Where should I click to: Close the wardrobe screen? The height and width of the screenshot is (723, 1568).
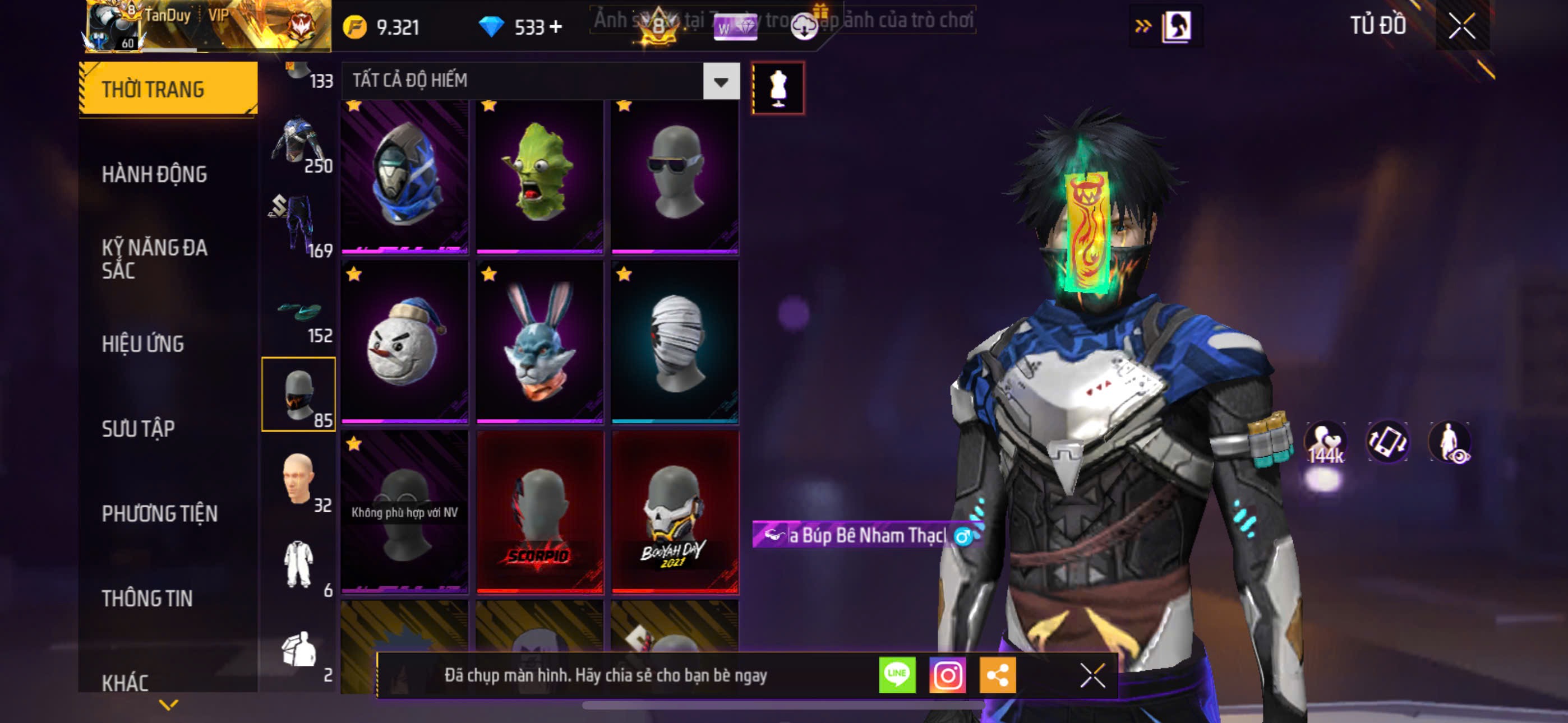coord(1461,26)
